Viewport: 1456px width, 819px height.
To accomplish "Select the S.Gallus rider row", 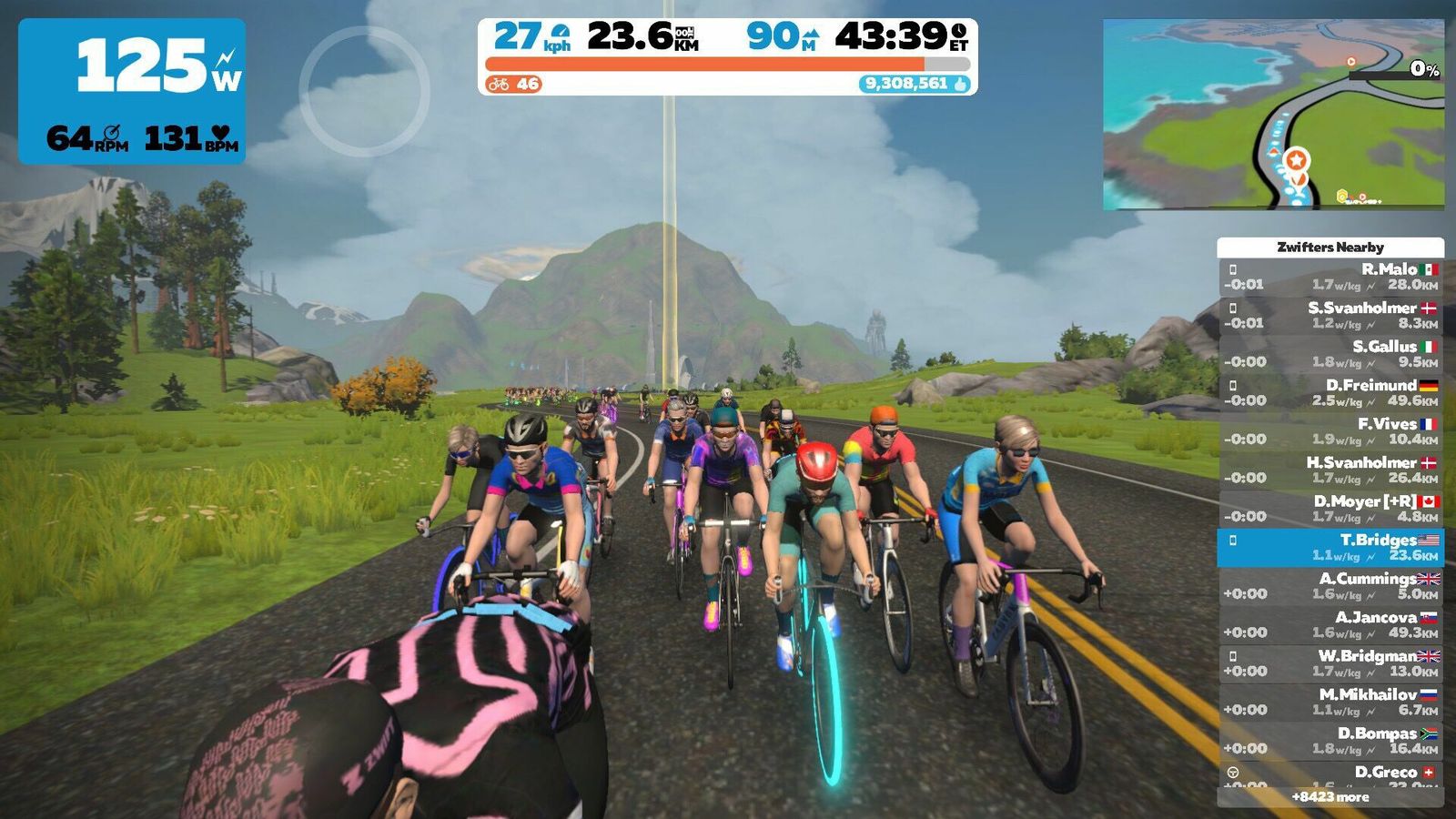I will (1330, 354).
